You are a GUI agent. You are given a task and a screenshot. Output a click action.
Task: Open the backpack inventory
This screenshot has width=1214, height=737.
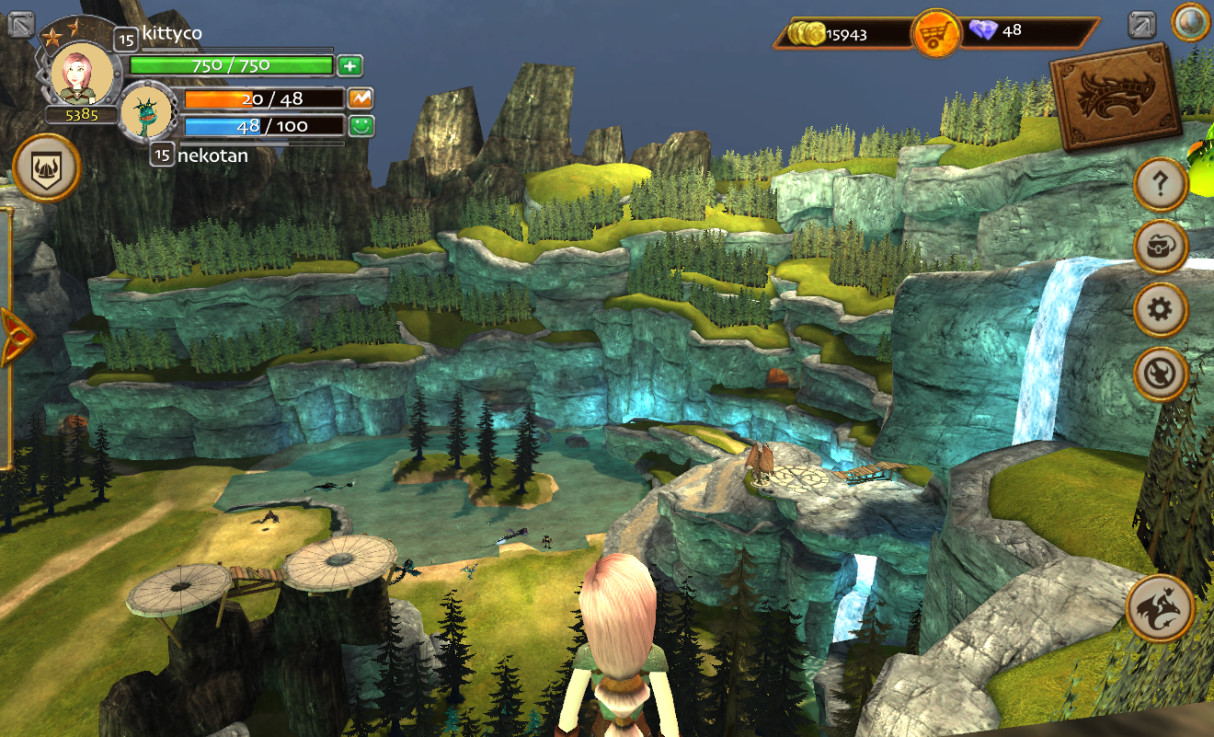click(1160, 246)
